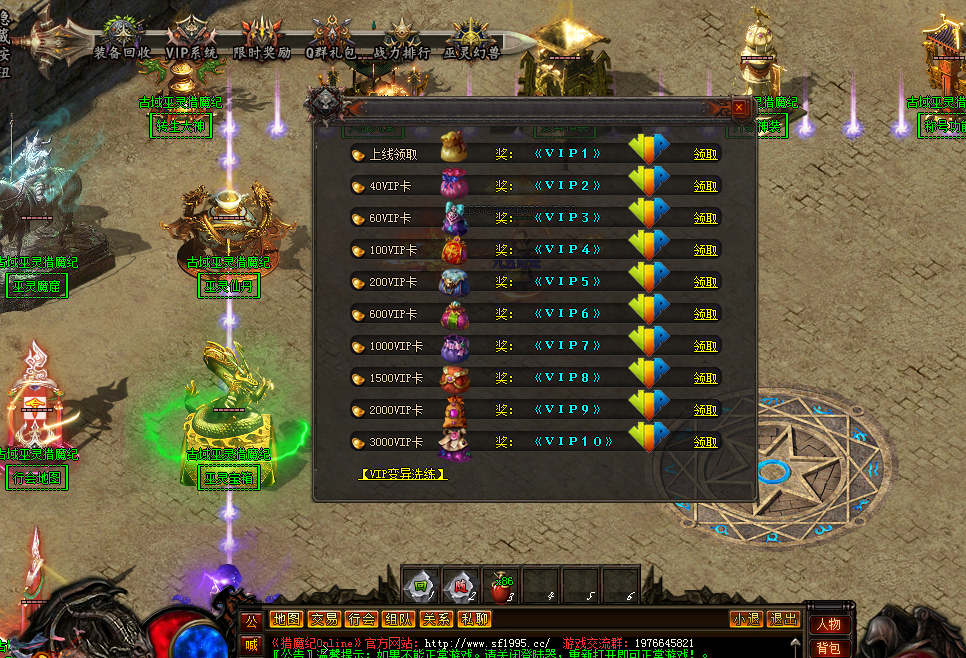Open 限时奖励 timed rewards
This screenshot has width=966, height=658.
[262, 40]
